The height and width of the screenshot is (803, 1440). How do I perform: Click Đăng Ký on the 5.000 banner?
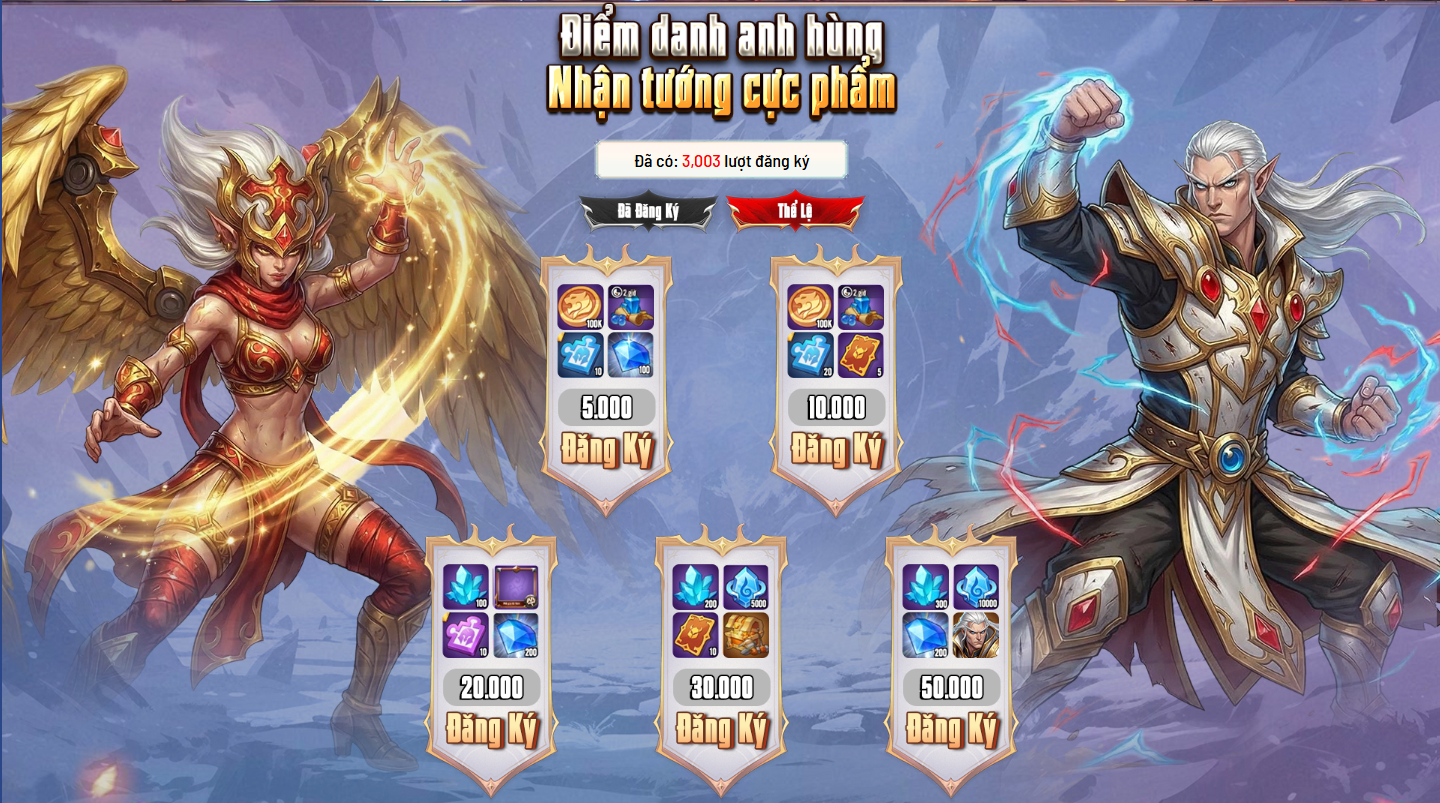point(606,450)
